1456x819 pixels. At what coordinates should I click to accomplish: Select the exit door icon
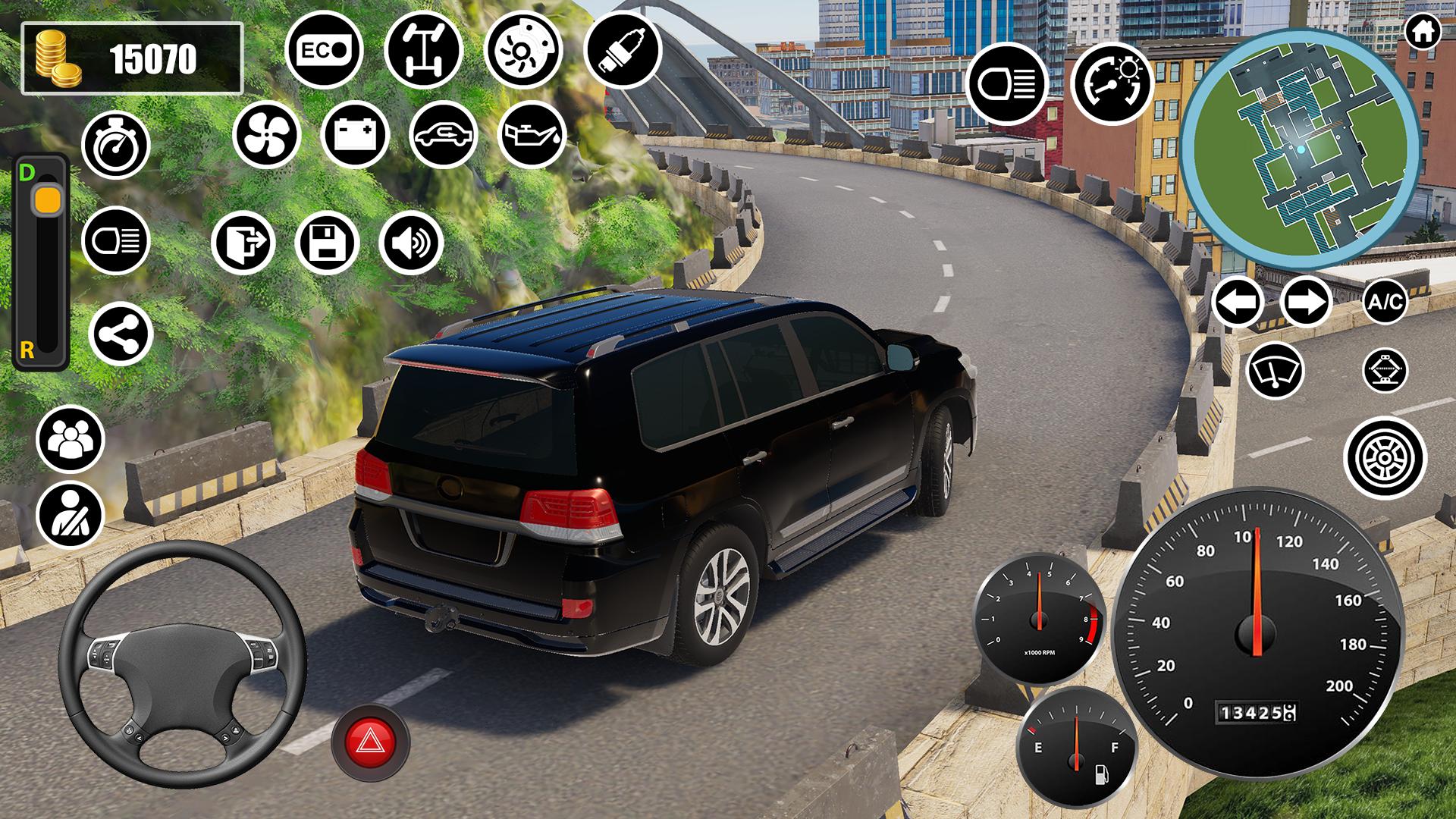tap(243, 243)
